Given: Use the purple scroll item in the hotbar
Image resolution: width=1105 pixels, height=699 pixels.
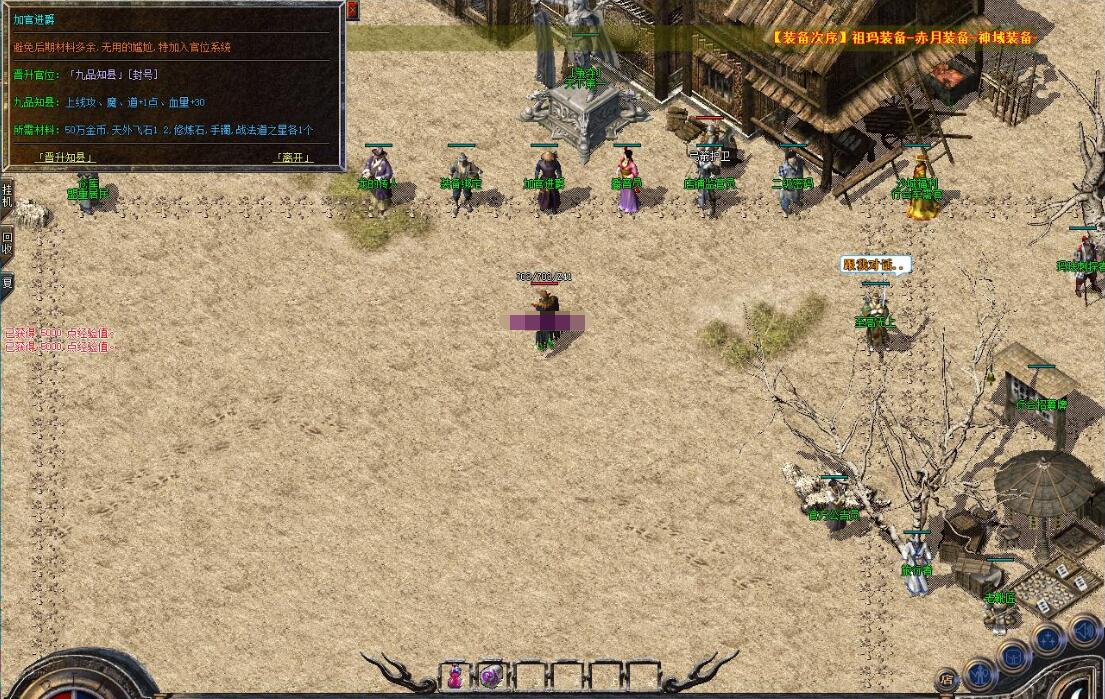Looking at the screenshot, I should [x=490, y=676].
